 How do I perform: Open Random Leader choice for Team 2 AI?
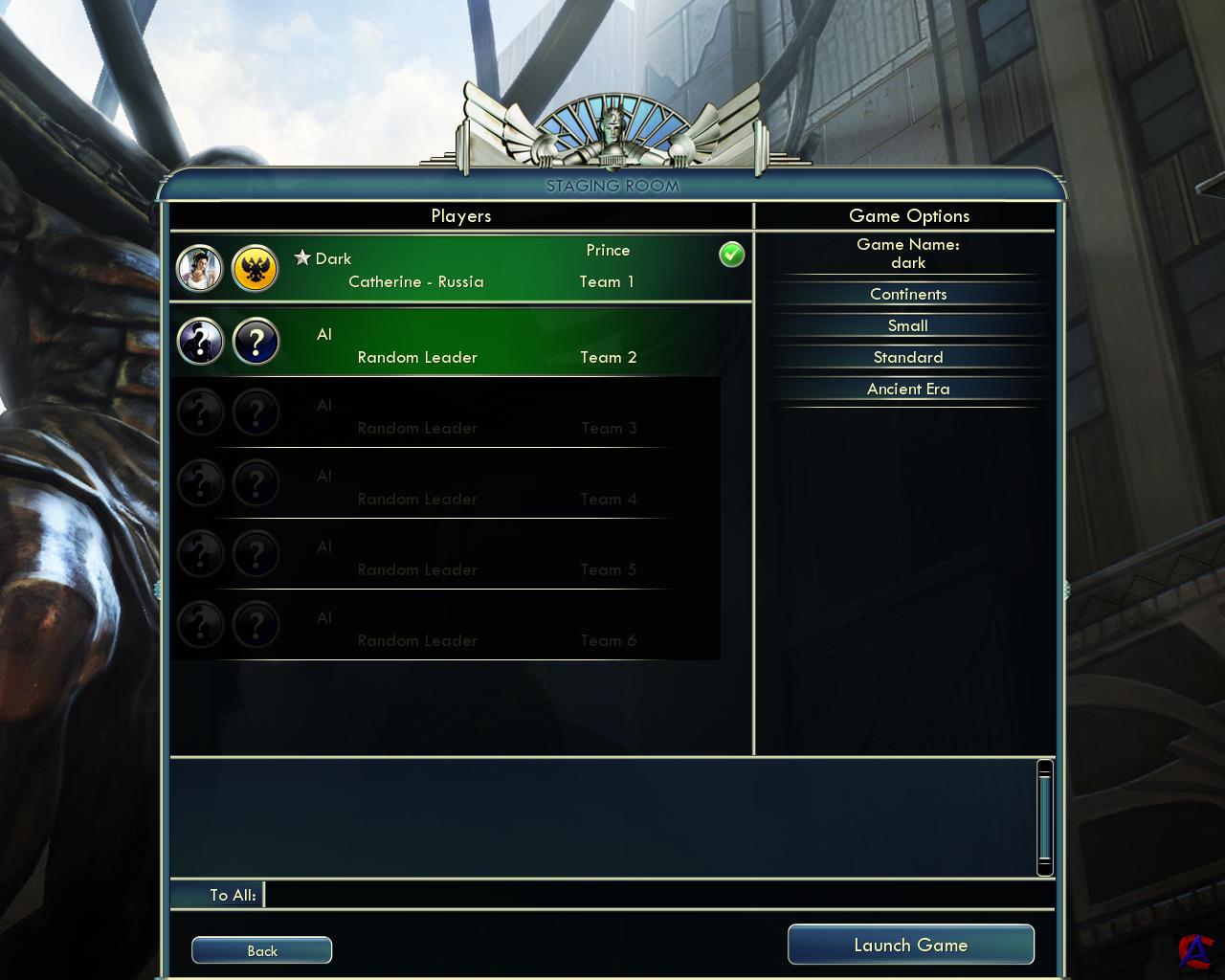point(417,358)
